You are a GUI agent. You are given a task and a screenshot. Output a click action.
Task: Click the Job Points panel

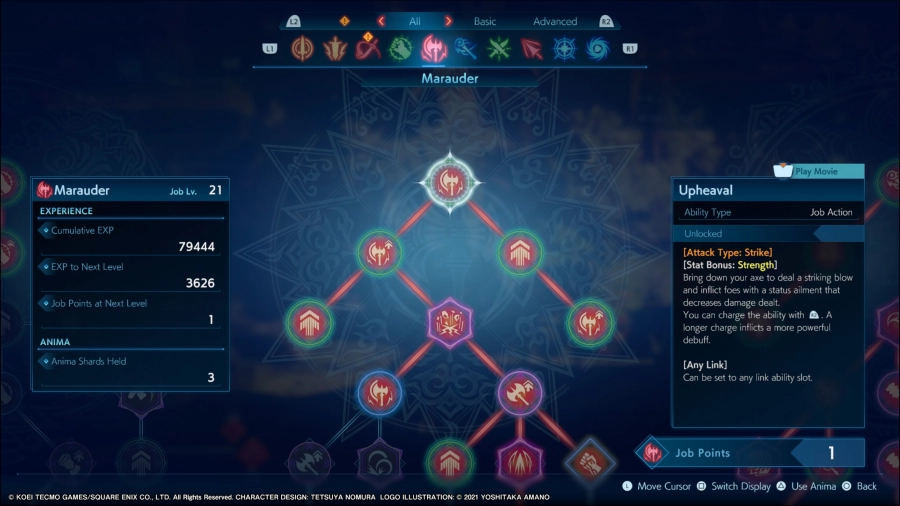click(750, 453)
